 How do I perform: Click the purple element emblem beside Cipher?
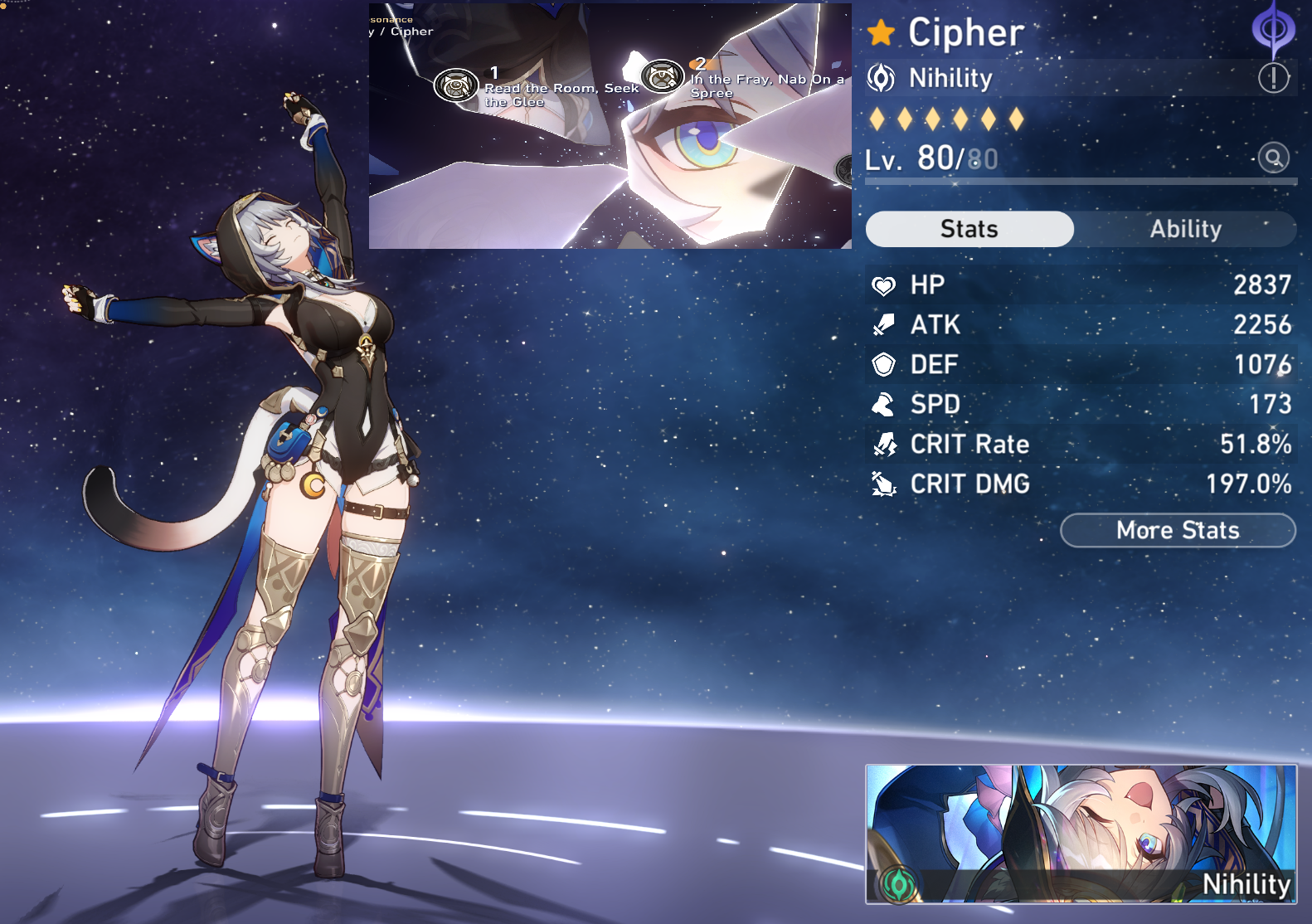pos(1273,30)
